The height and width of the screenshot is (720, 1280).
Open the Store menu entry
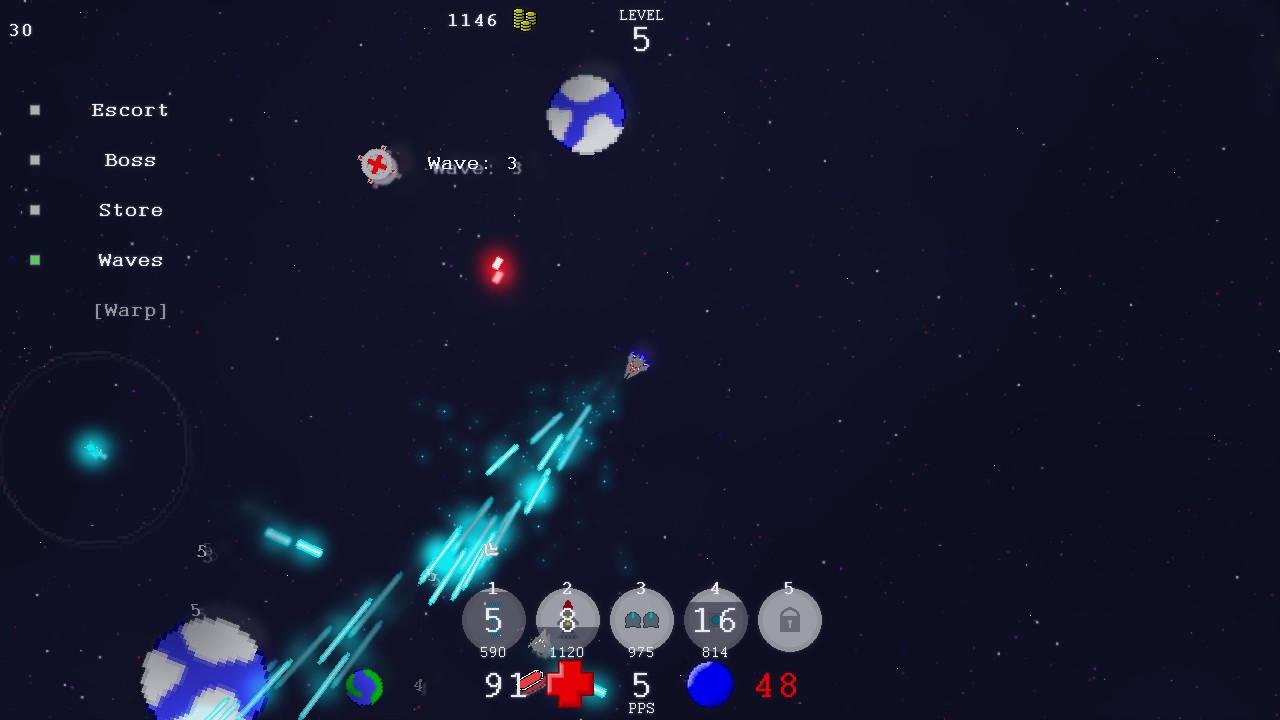click(x=130, y=209)
